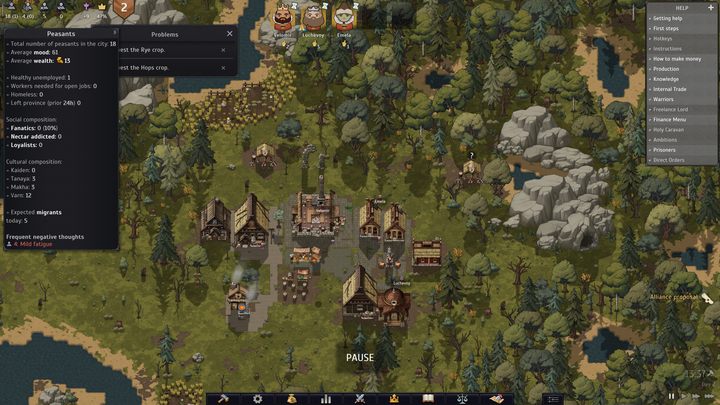Open the build menu hammer icon
The width and height of the screenshot is (720, 405).
tap(224, 398)
